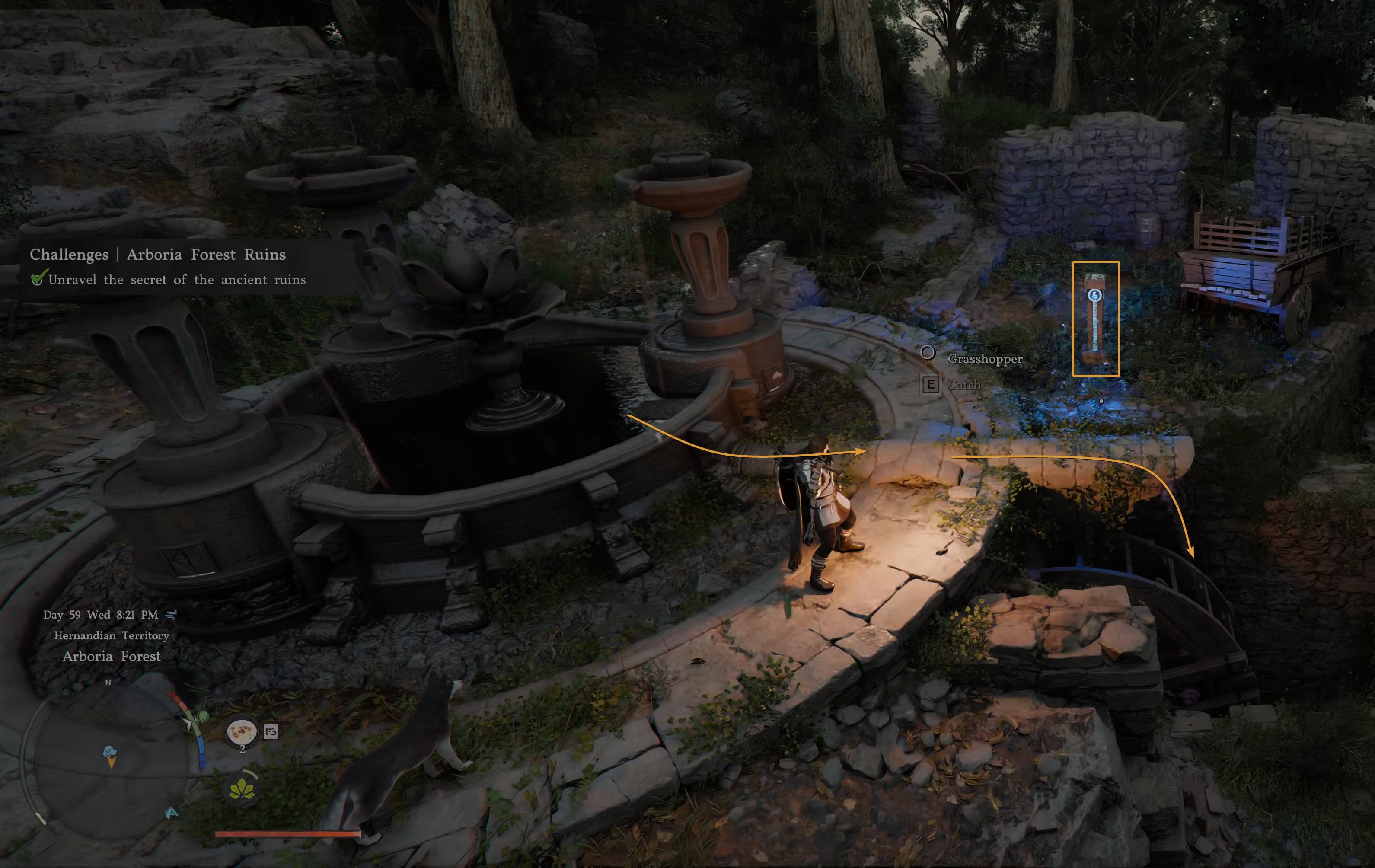This screenshot has width=1375, height=868.
Task: Toggle the small dot marker below the highlighted pillar
Action: click(1101, 401)
